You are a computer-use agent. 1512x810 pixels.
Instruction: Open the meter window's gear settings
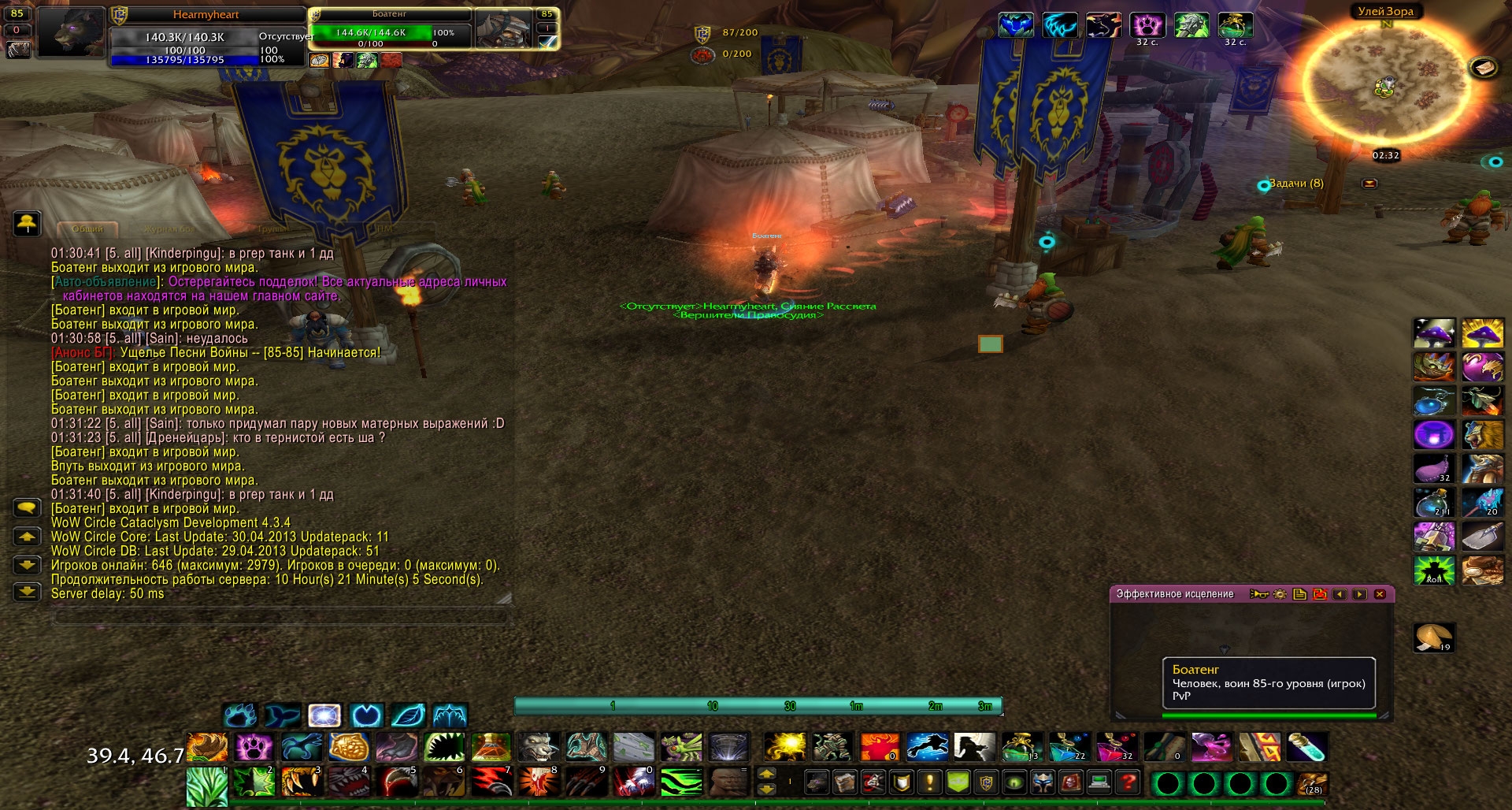(1280, 594)
